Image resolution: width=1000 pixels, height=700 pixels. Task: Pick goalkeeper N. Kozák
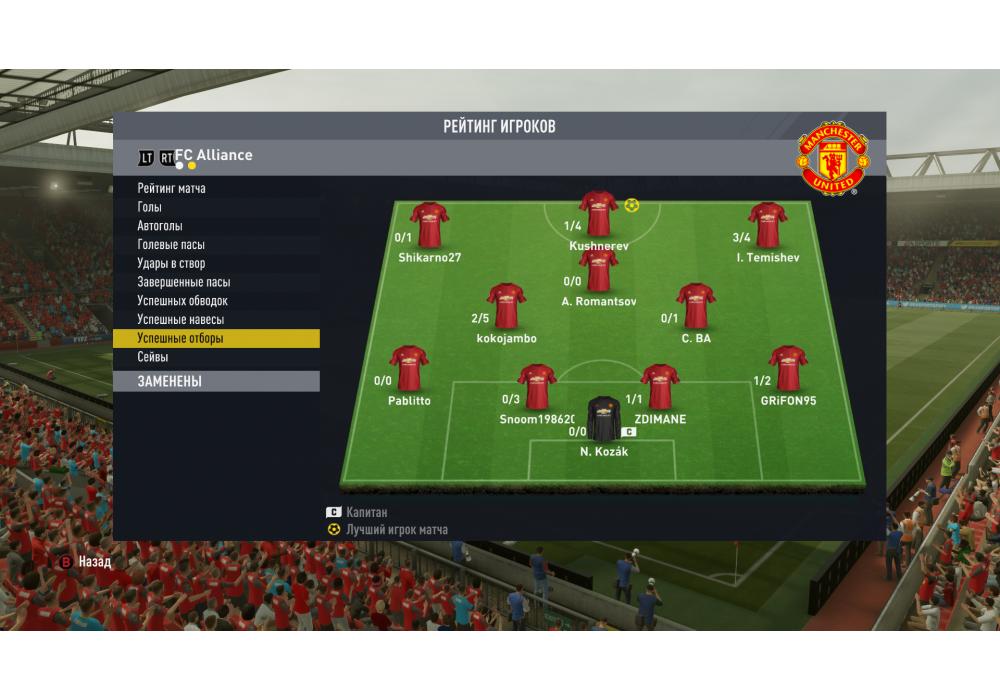(x=604, y=420)
